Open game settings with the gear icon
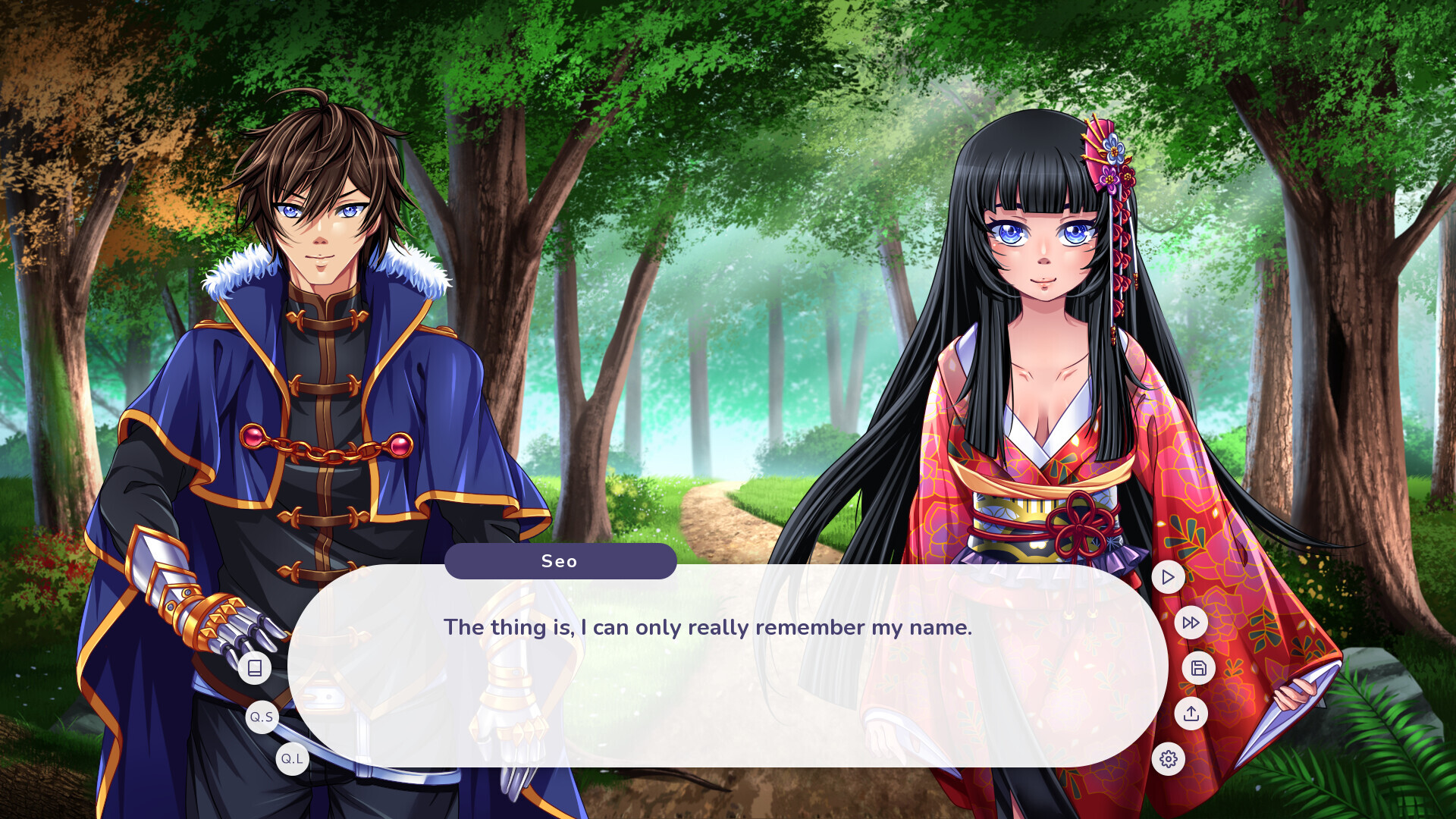The height and width of the screenshot is (819, 1456). click(x=1168, y=758)
